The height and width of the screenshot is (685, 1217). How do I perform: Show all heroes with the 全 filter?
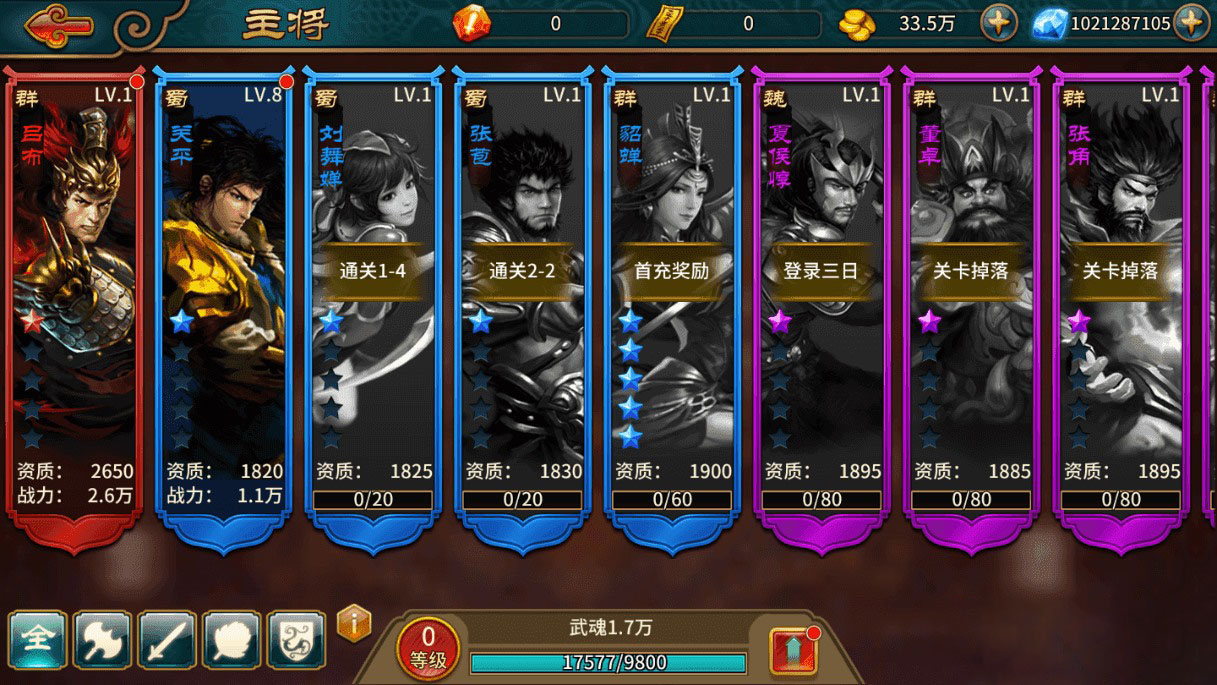tap(38, 639)
